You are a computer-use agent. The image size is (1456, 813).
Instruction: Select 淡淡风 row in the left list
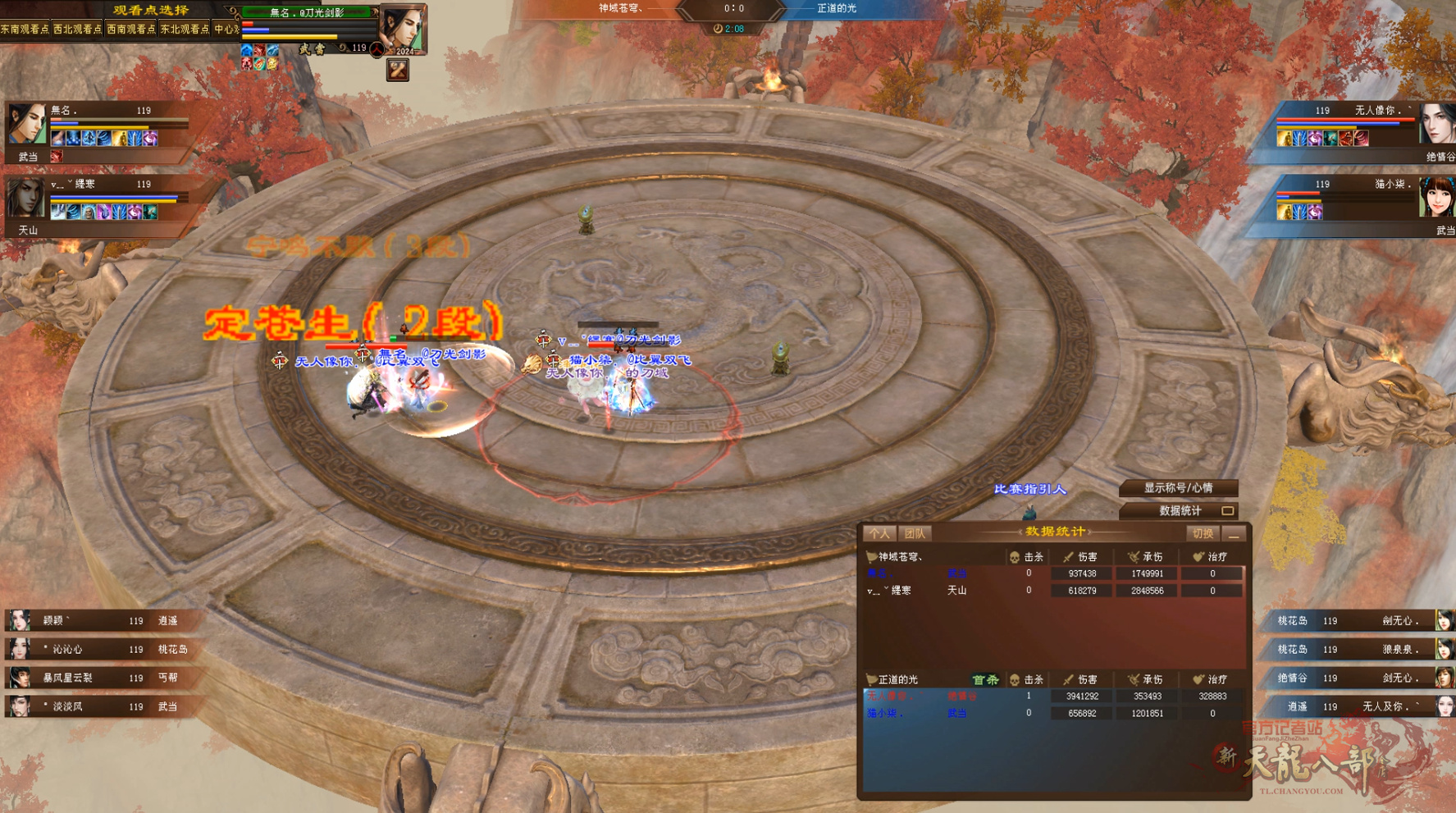point(90,706)
